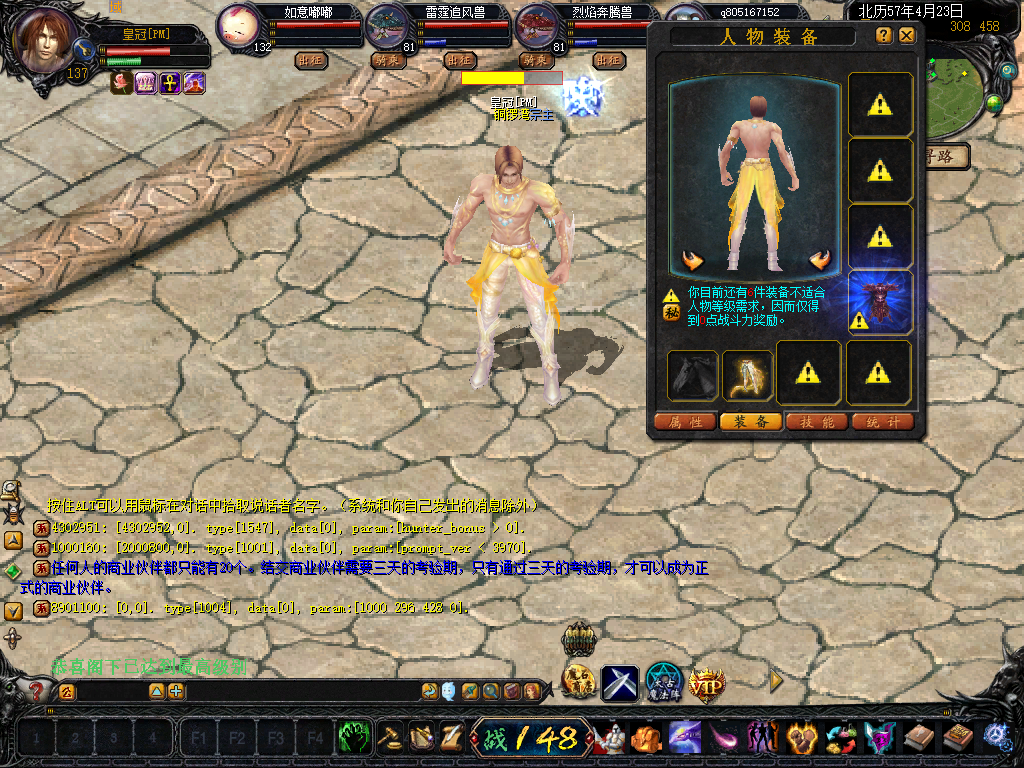This screenshot has height=768, width=1024.
Task: Select the golden leg armor slot
Action: (x=747, y=374)
